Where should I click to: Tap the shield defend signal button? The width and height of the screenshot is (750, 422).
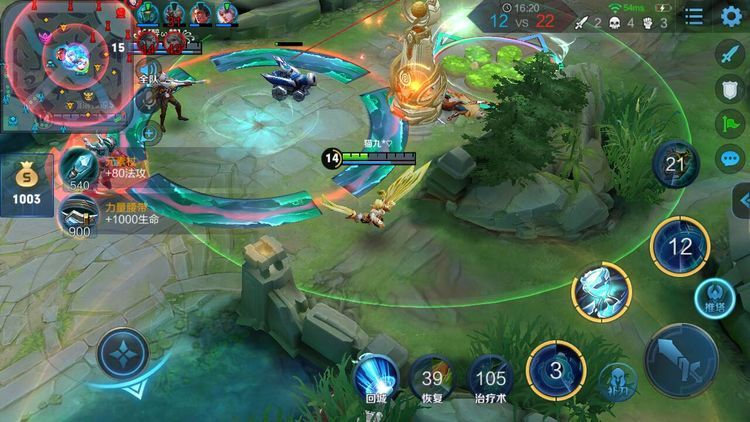(732, 89)
